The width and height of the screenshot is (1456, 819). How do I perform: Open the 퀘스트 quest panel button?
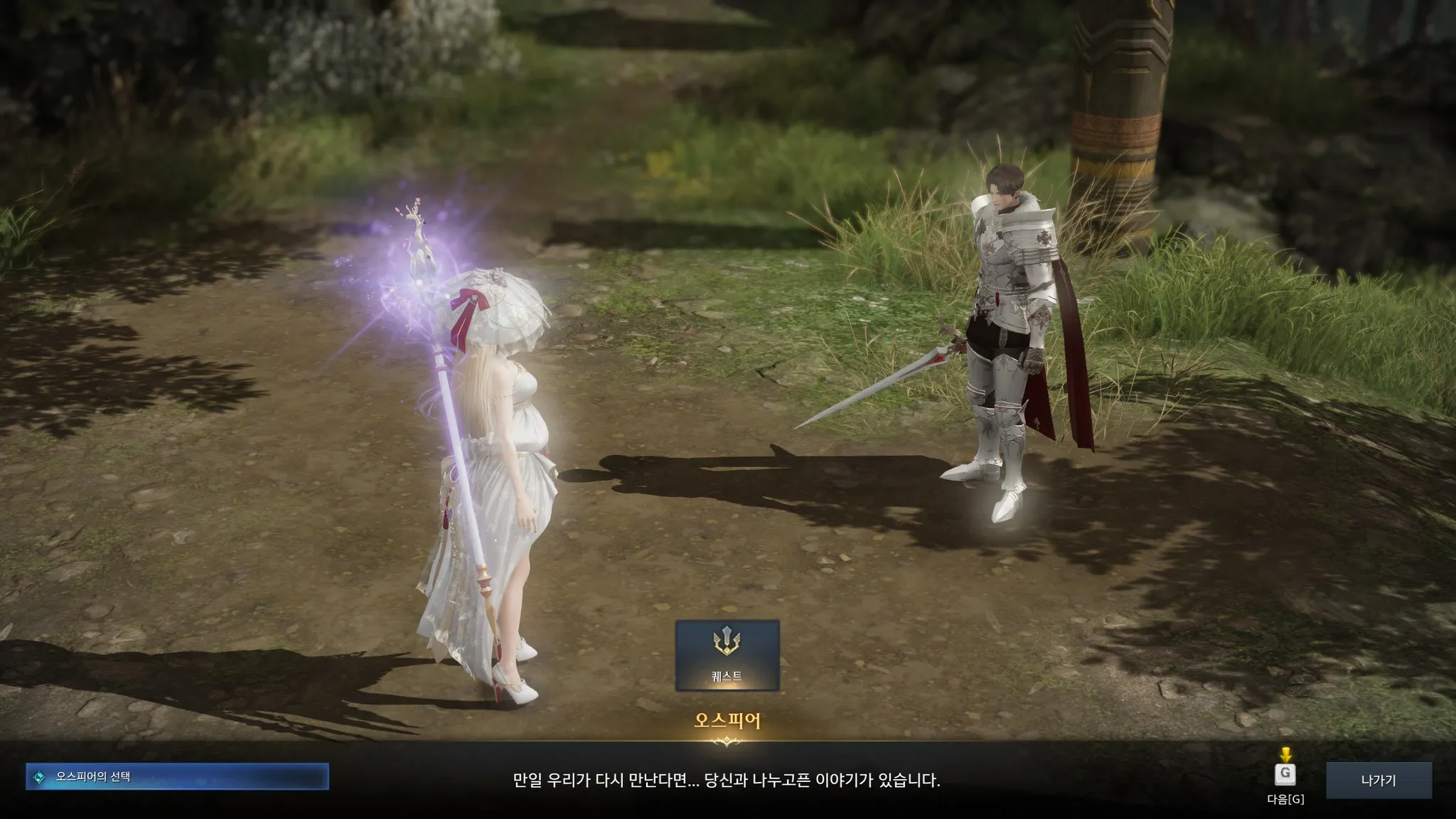point(727,655)
